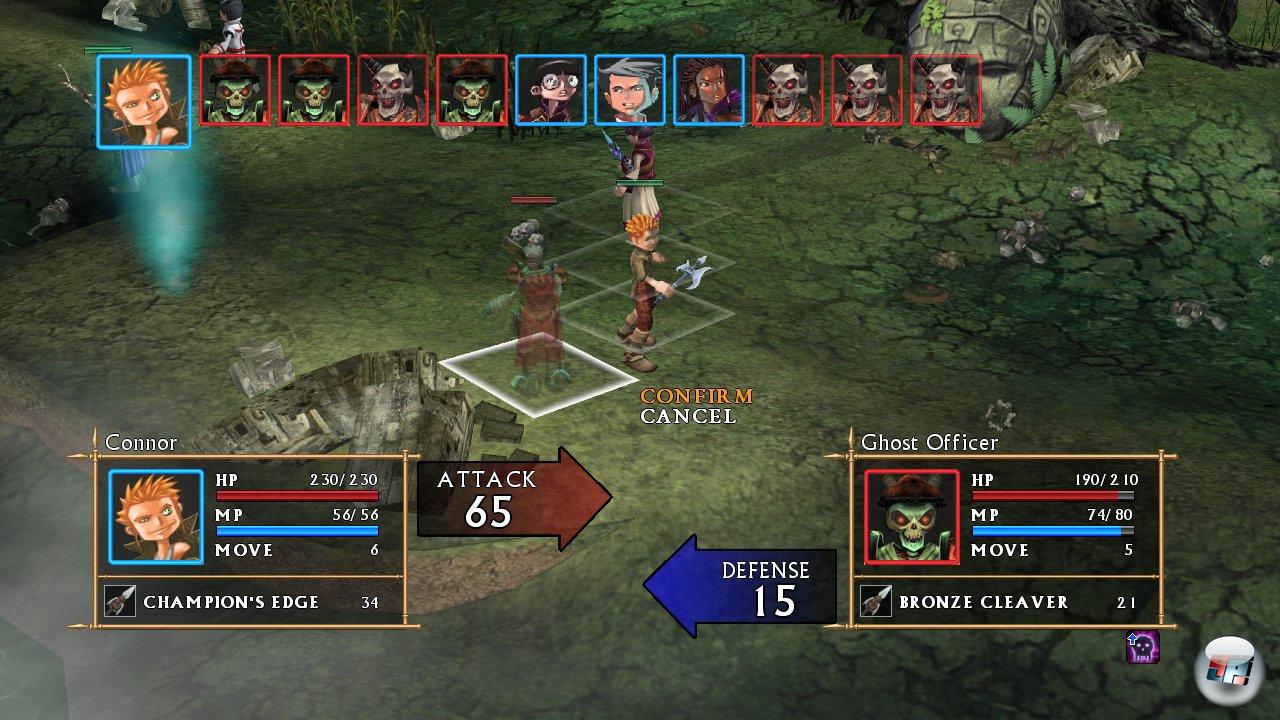Pick the gray-haired ally's turn order portrait
This screenshot has height=720, width=1280.
[x=630, y=90]
